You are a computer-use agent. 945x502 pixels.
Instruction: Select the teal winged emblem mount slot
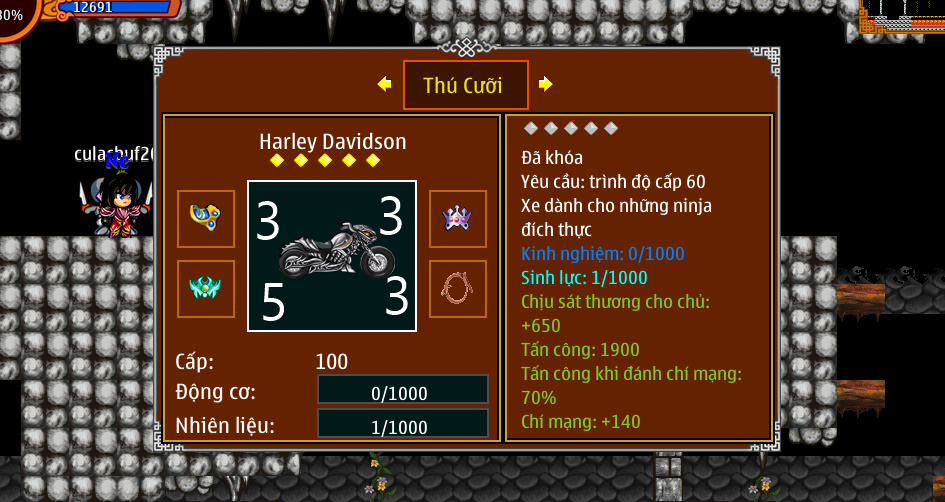[x=206, y=289]
